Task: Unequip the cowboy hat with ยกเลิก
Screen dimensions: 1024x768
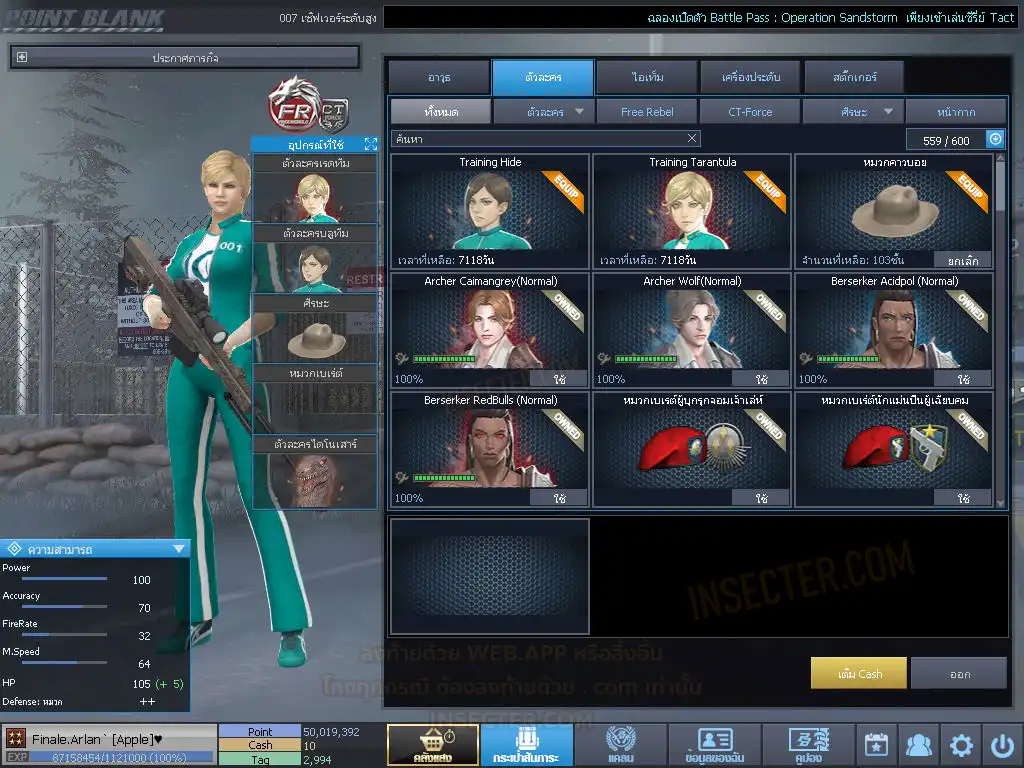Action: click(x=963, y=260)
